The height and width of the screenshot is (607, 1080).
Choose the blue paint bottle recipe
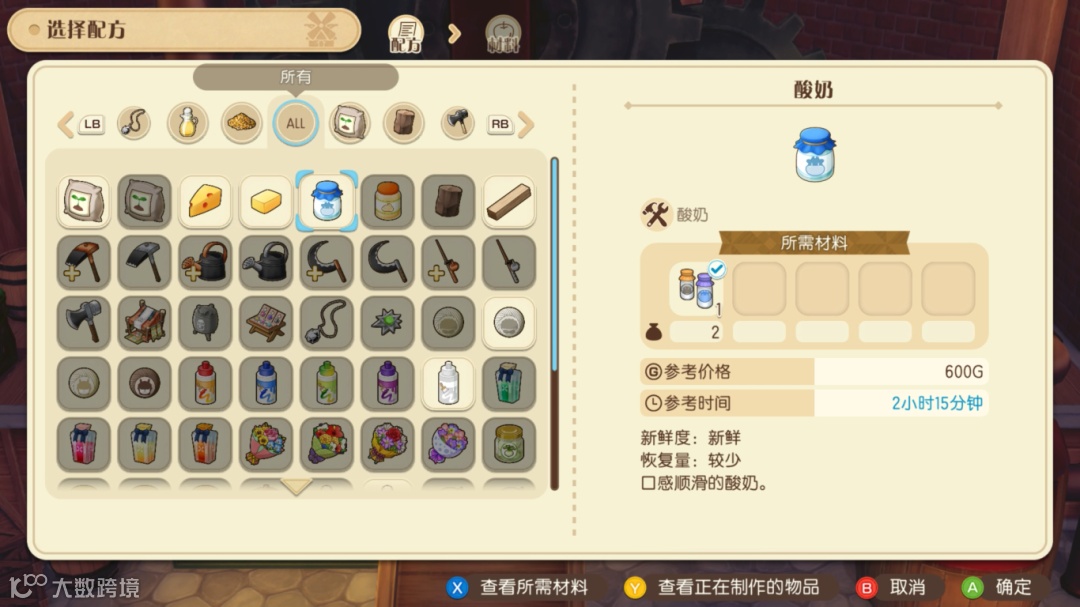point(266,383)
